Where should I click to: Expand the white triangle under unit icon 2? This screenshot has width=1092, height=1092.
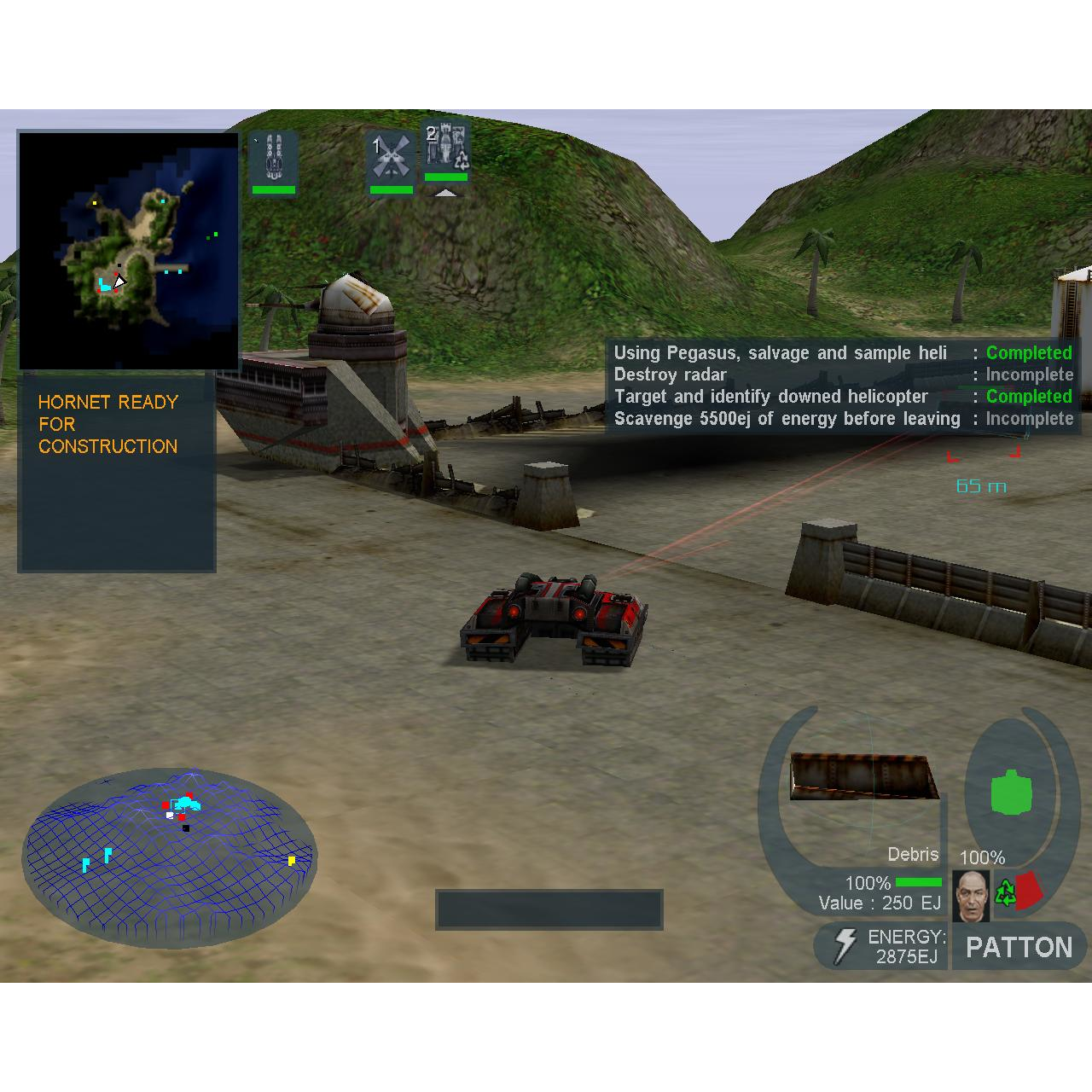(x=445, y=191)
